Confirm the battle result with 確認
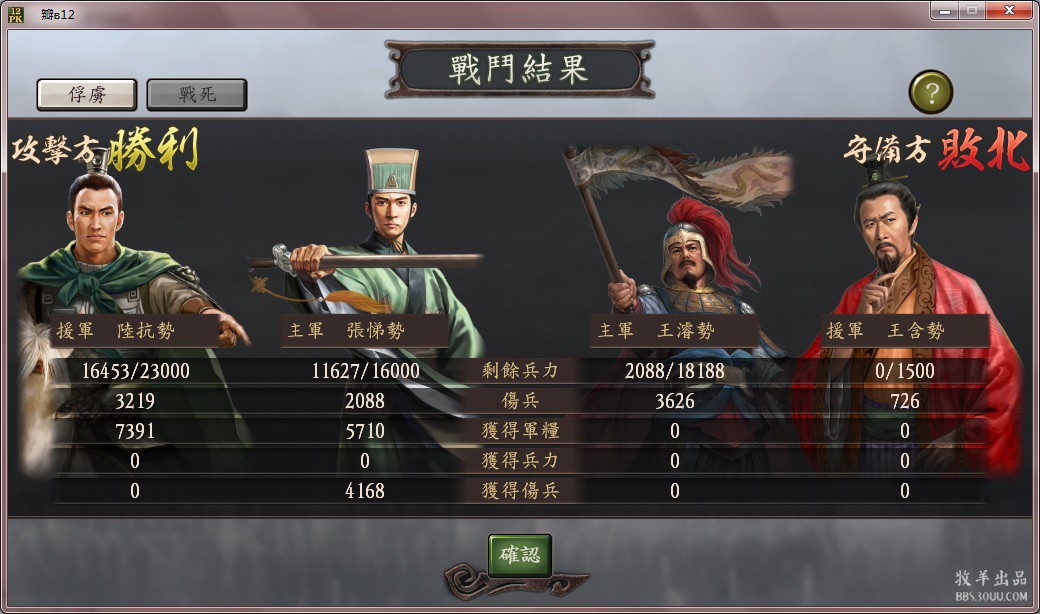The image size is (1040, 614). (x=519, y=555)
